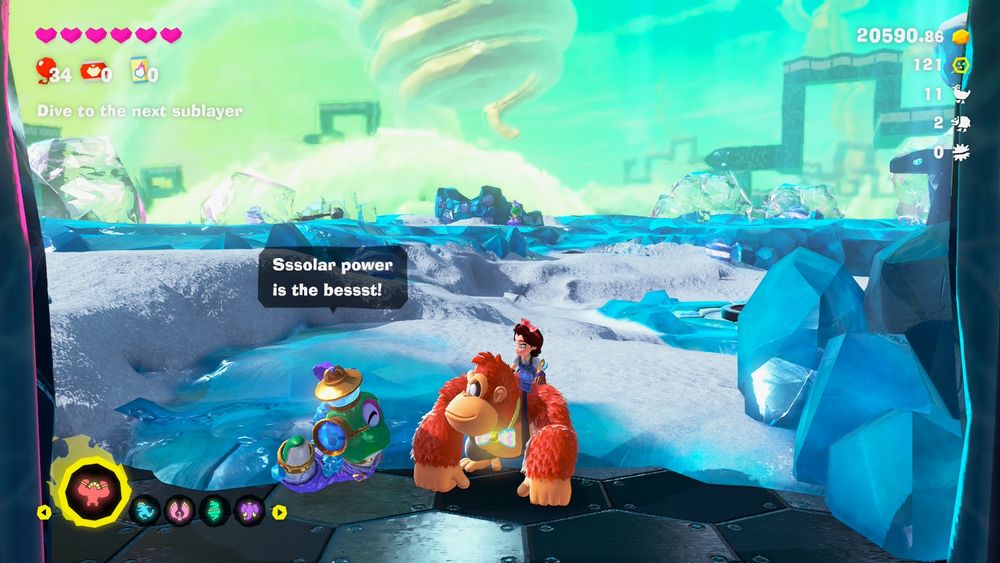Activate the green Snake Bananza icon

(215, 511)
